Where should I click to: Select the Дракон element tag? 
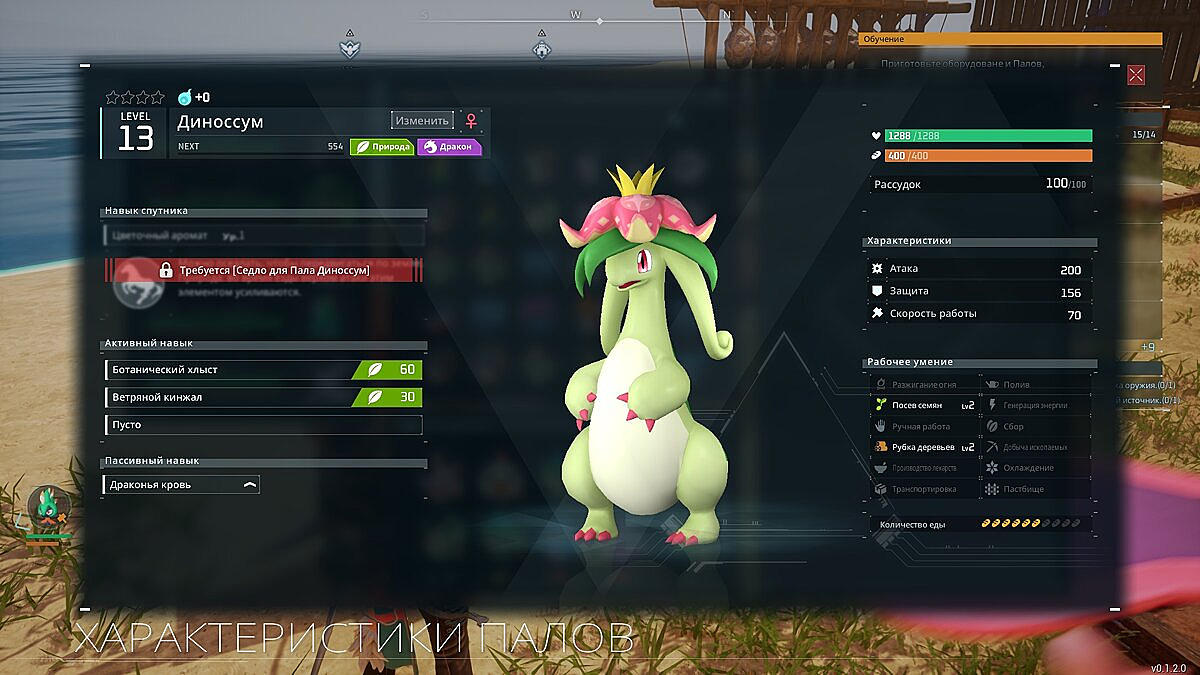(x=449, y=146)
